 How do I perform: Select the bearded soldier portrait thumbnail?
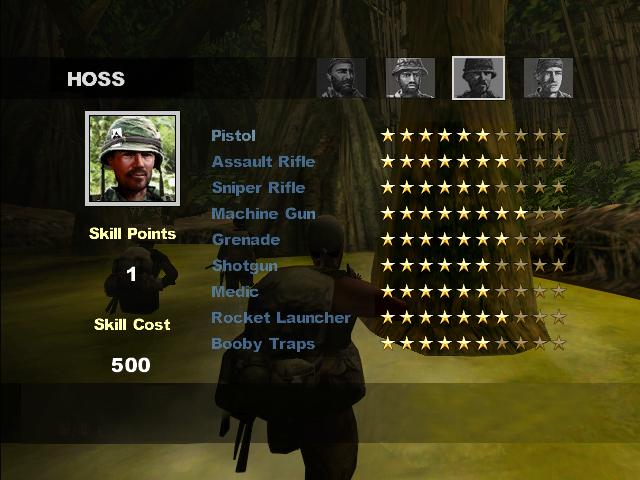pos(342,78)
